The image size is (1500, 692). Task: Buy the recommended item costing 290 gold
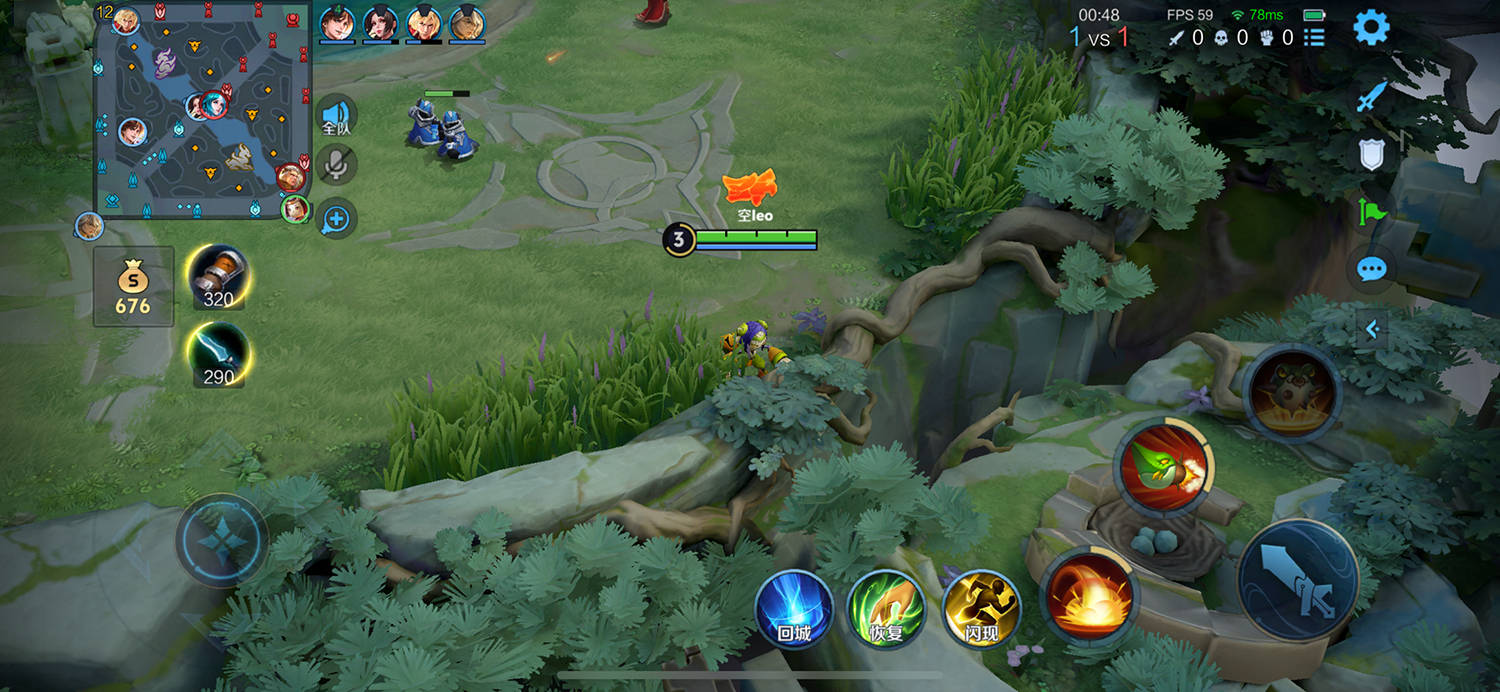point(218,356)
